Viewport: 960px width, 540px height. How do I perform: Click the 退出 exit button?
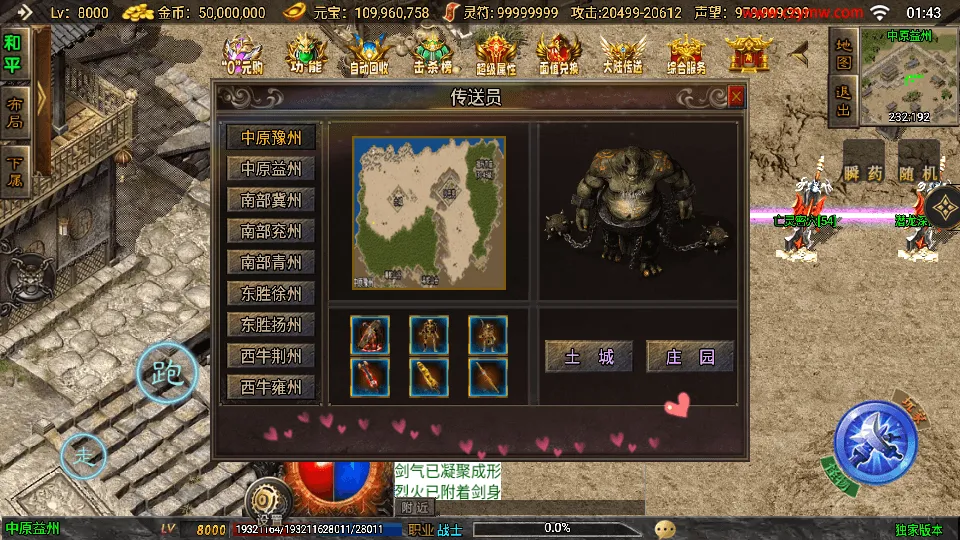click(843, 100)
